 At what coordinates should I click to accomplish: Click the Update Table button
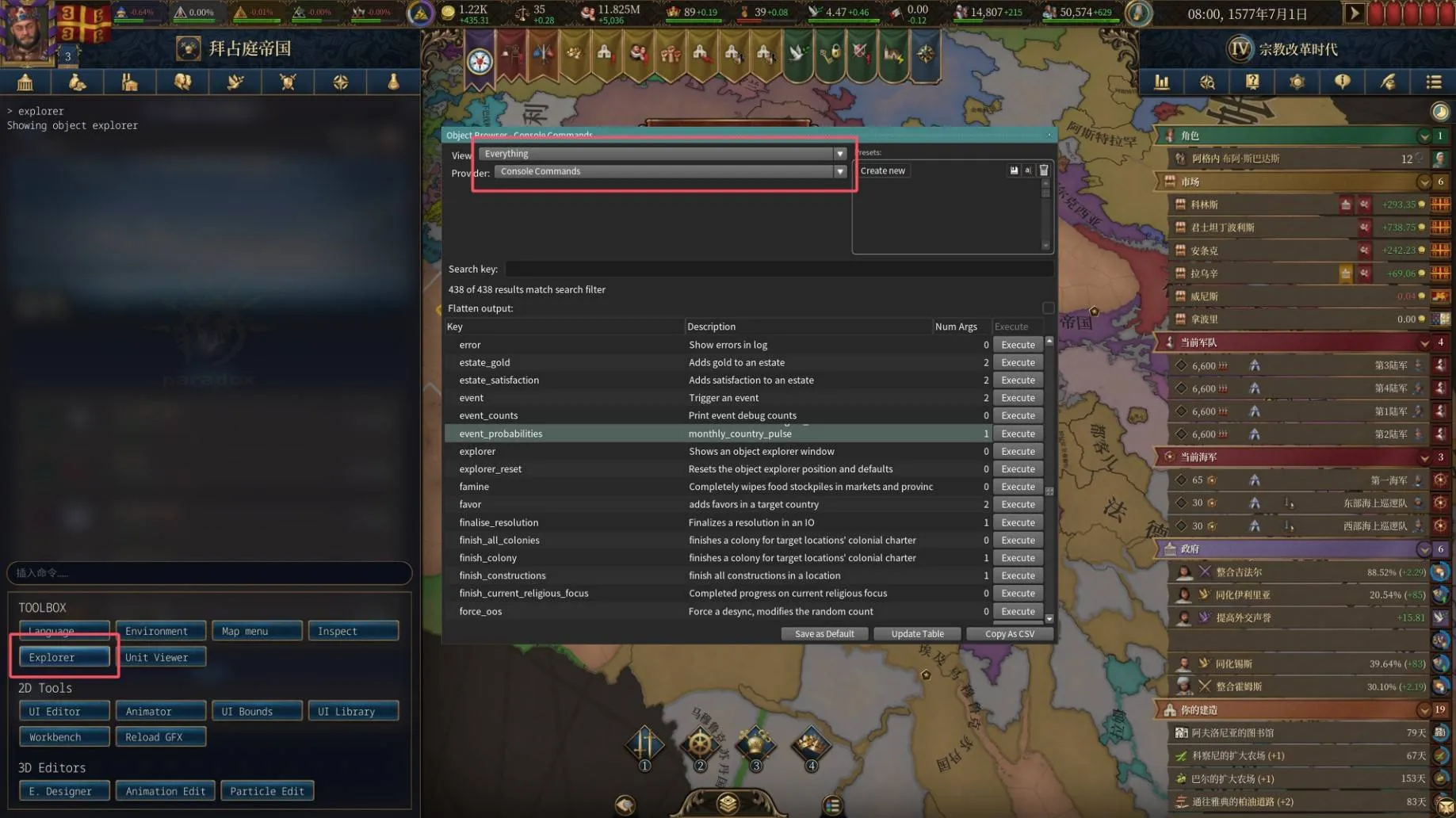pos(917,634)
